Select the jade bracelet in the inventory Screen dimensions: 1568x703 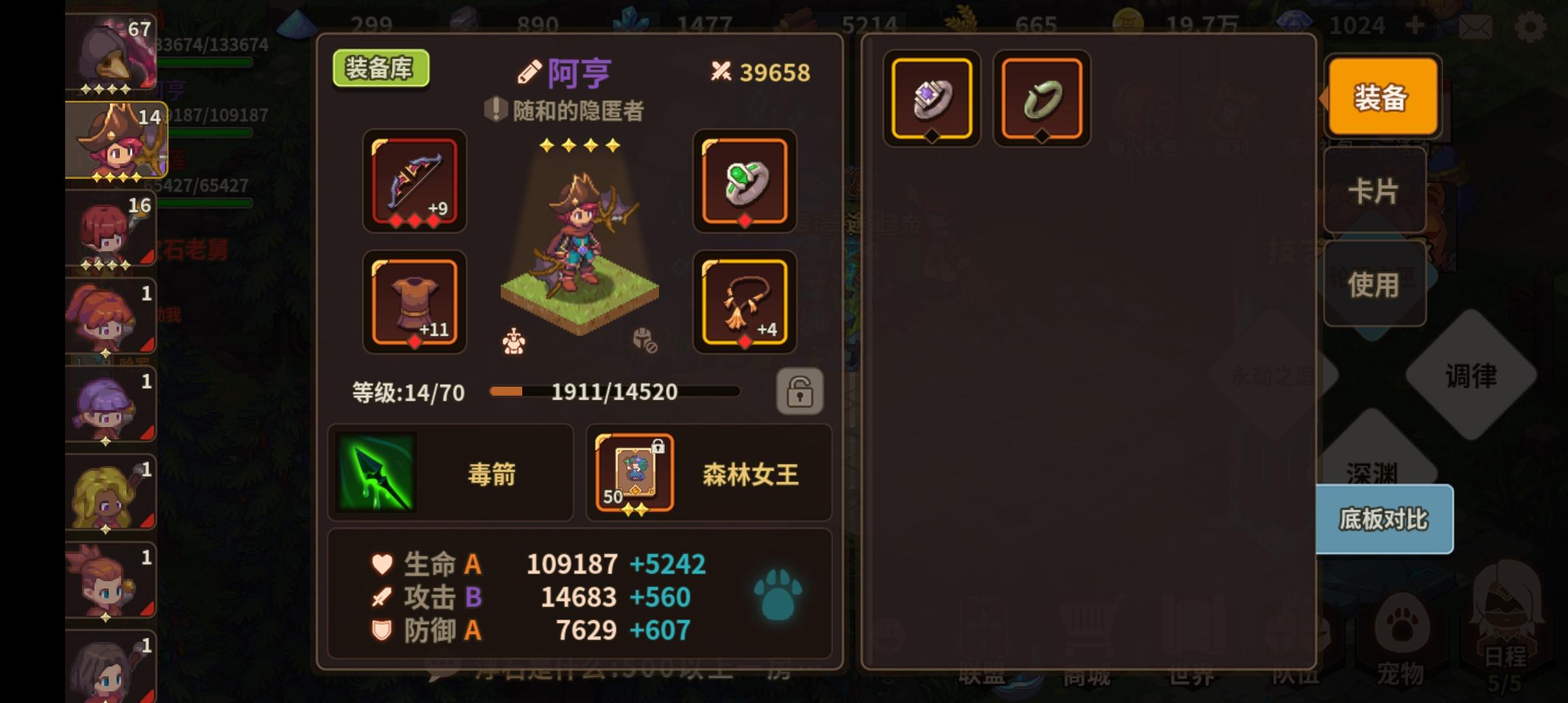click(x=1041, y=98)
